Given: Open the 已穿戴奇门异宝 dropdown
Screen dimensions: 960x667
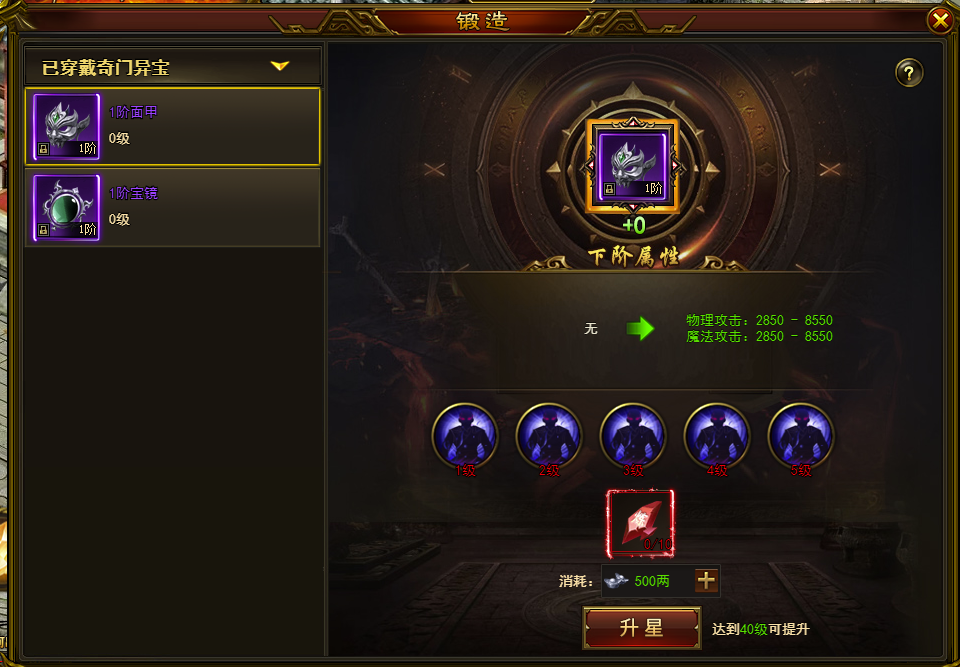Looking at the screenshot, I should [x=279, y=67].
